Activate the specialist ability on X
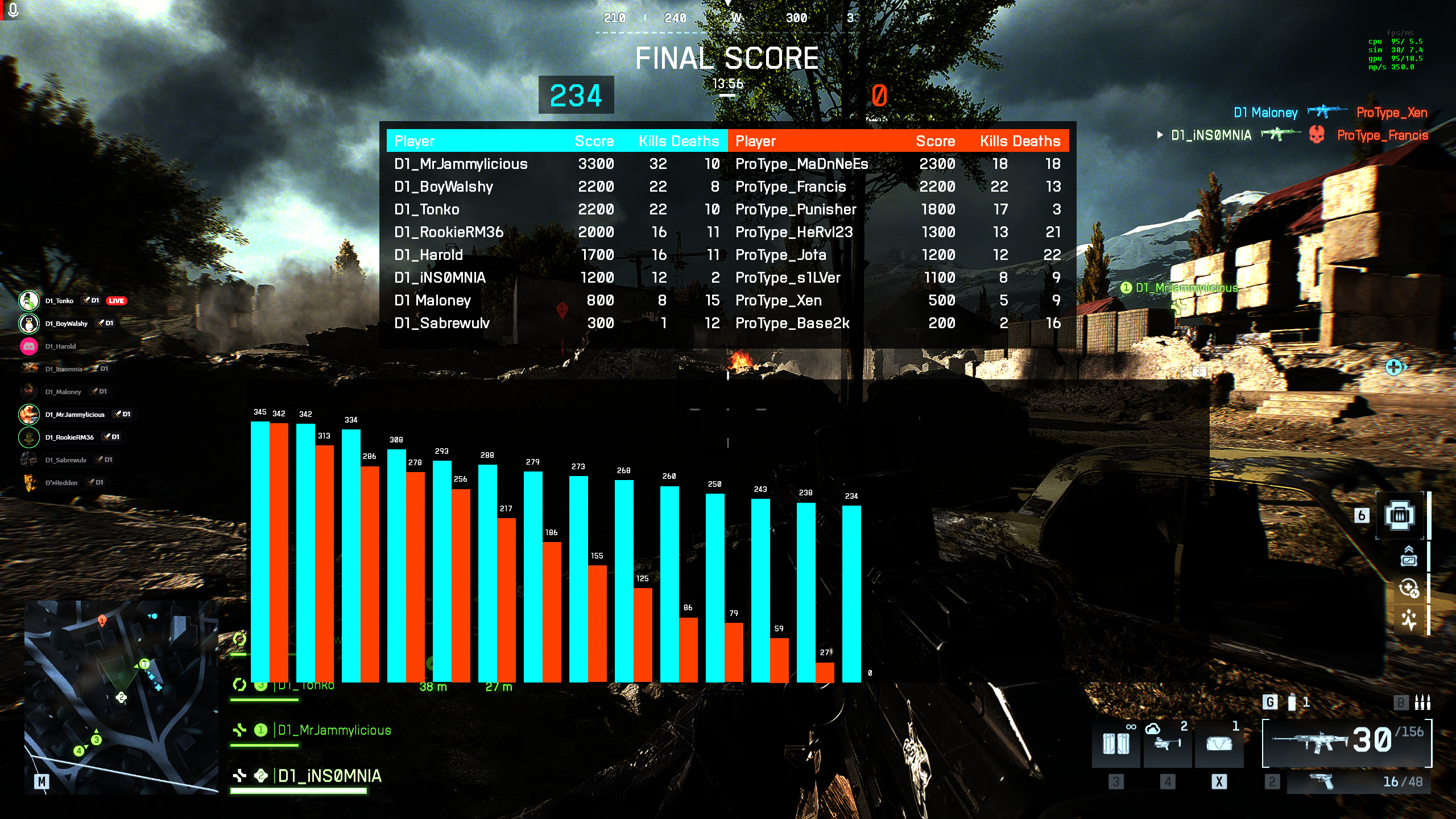The width and height of the screenshot is (1456, 819). point(1219,744)
